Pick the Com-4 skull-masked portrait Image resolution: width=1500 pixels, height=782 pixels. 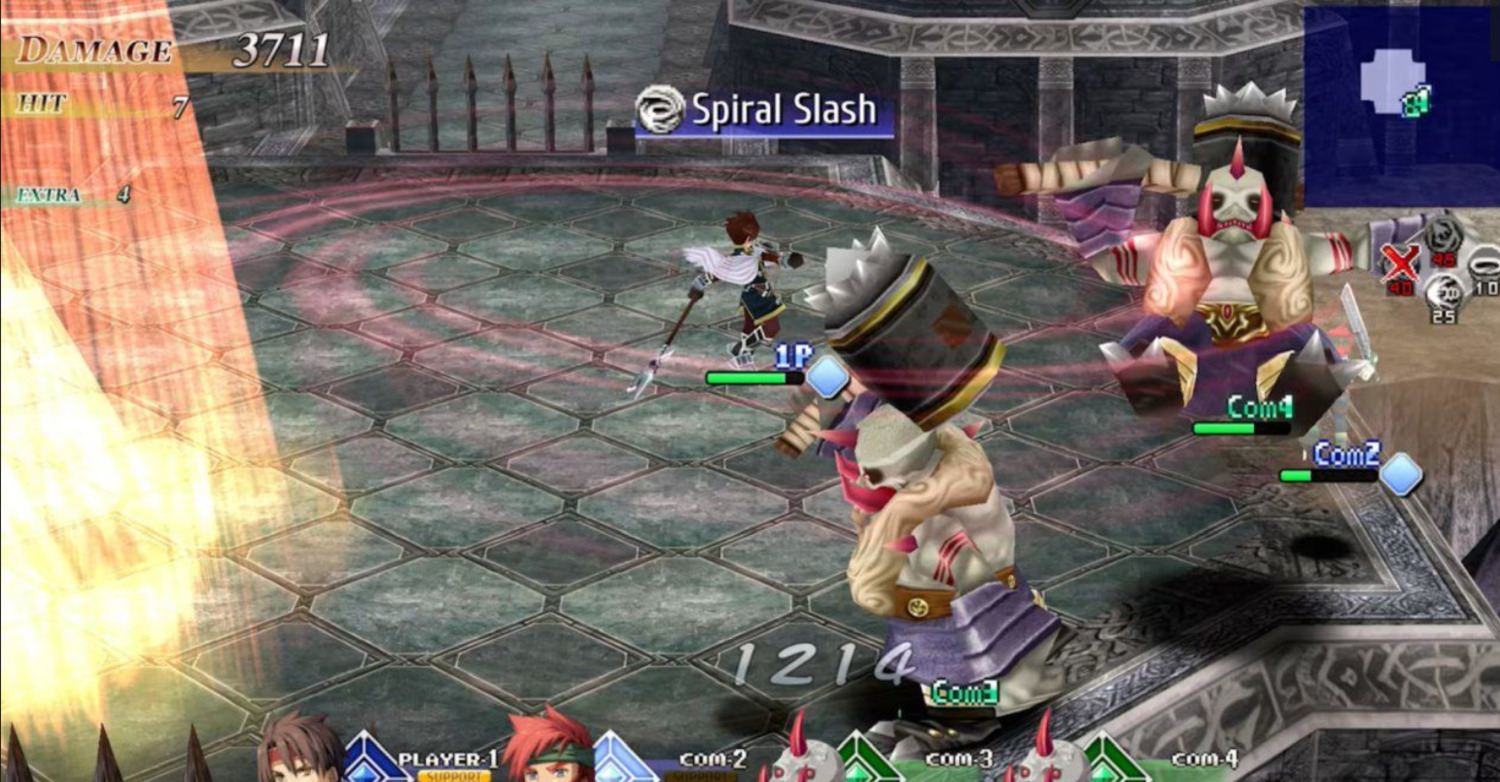click(x=1043, y=755)
